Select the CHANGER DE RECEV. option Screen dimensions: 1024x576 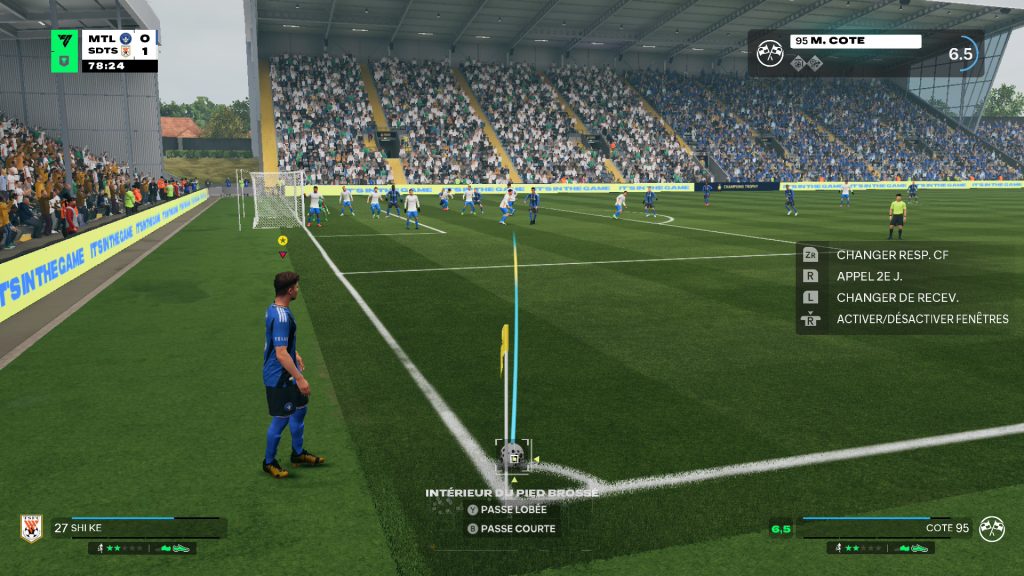tap(896, 297)
